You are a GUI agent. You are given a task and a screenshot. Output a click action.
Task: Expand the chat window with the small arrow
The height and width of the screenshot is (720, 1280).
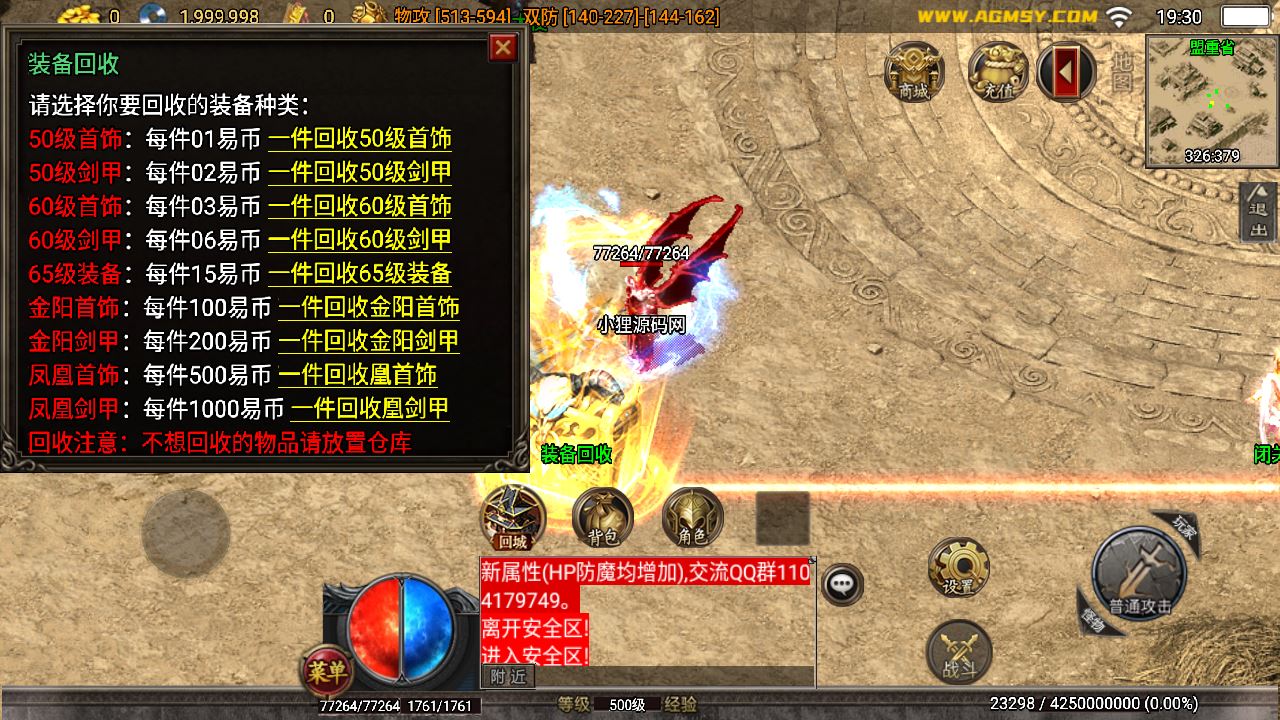tap(813, 560)
